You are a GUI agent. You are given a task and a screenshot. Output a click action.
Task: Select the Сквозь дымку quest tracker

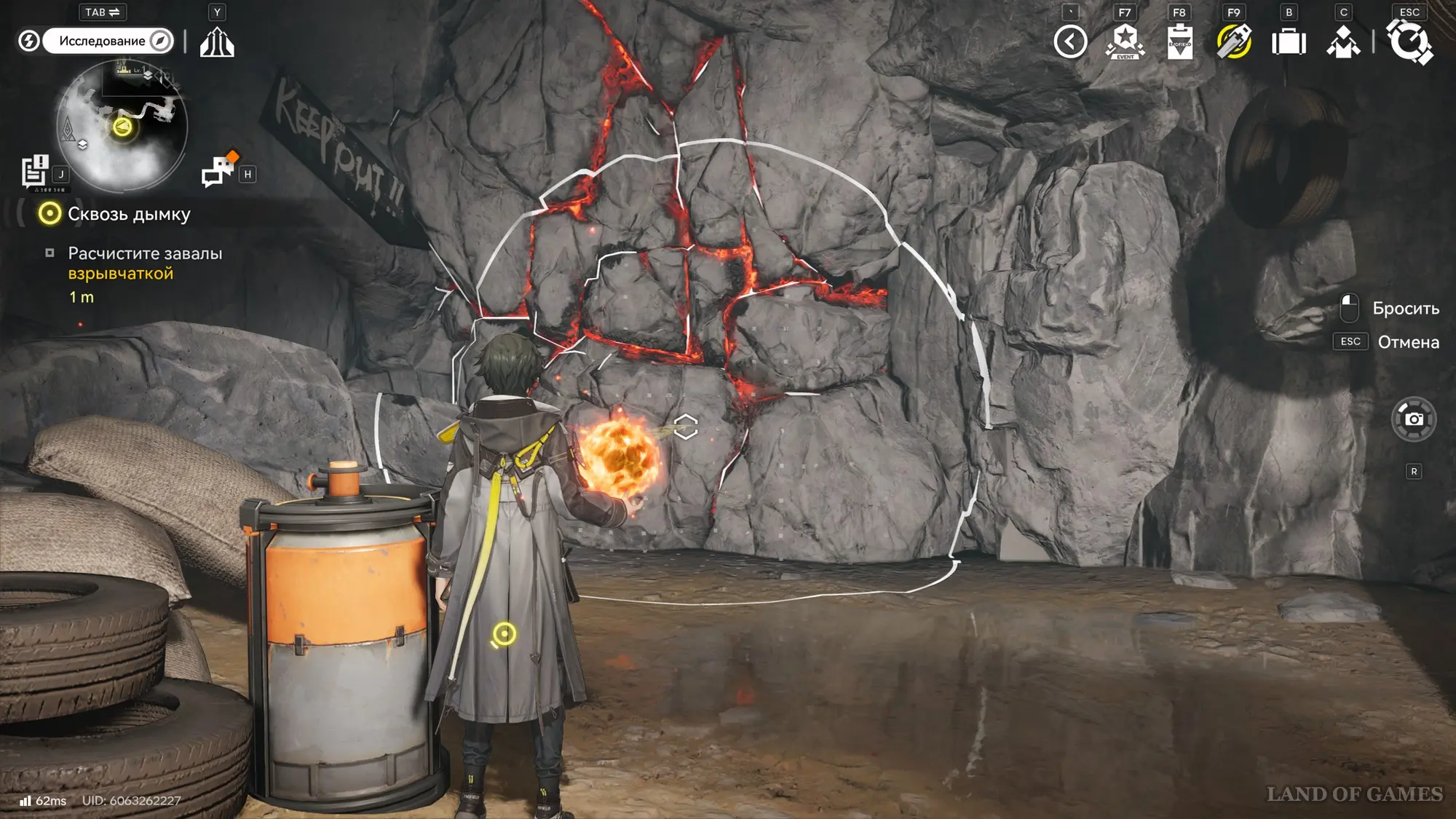click(x=128, y=214)
